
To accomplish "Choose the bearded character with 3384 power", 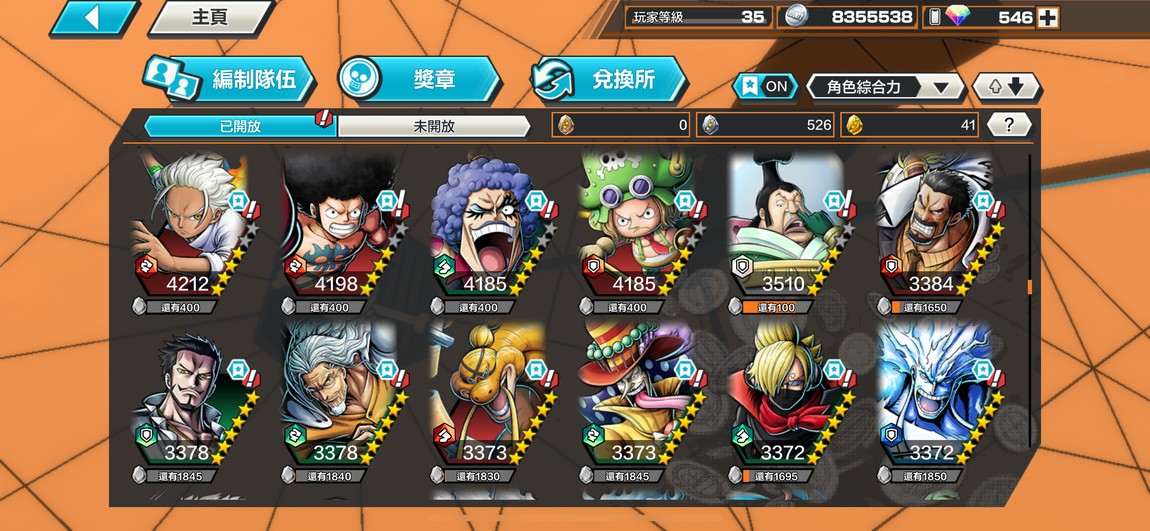I will (x=934, y=230).
